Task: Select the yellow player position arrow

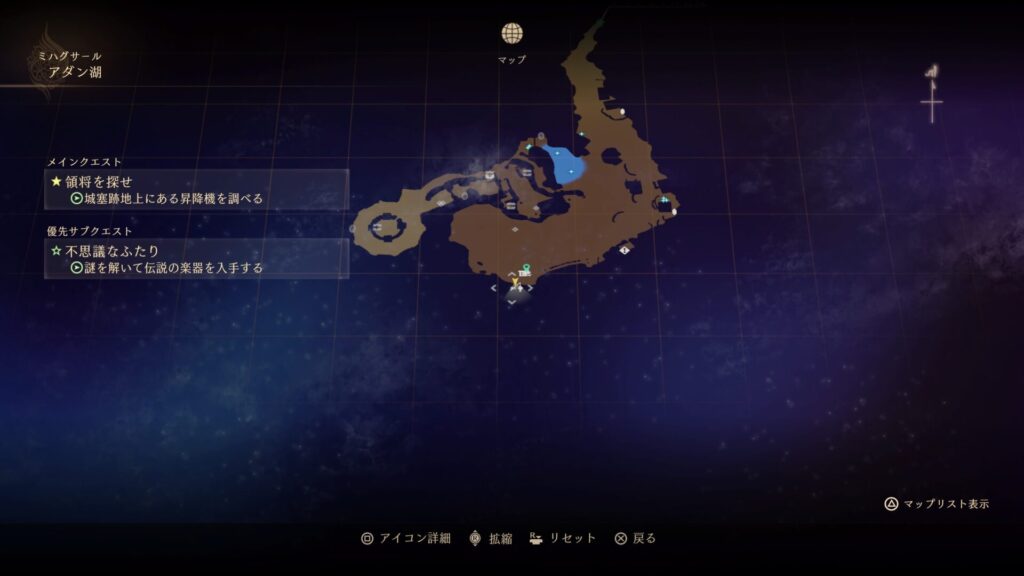Action: pos(516,283)
